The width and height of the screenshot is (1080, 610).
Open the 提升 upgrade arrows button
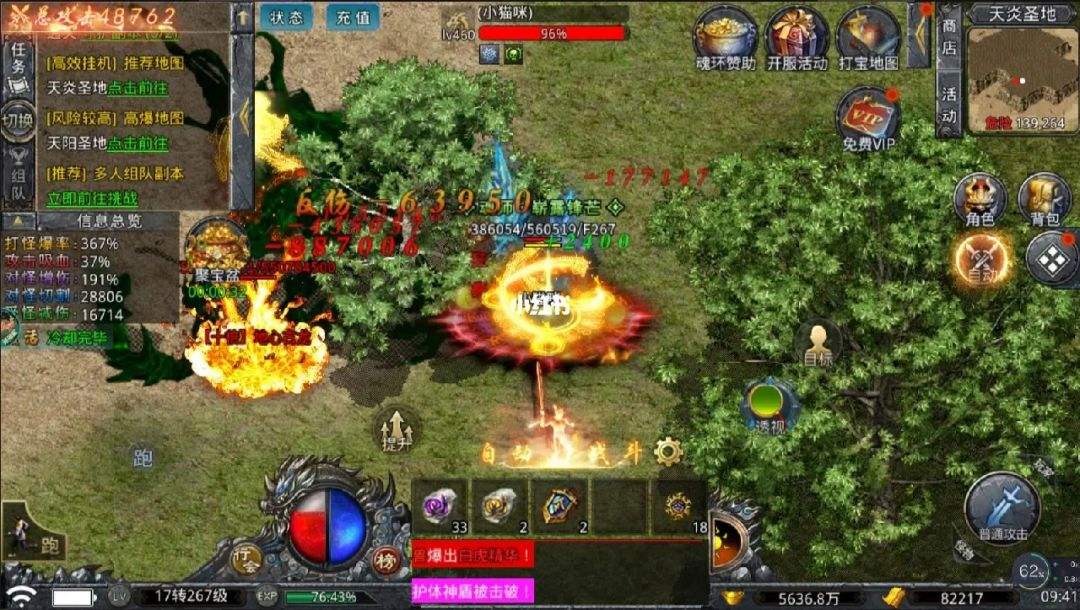395,432
